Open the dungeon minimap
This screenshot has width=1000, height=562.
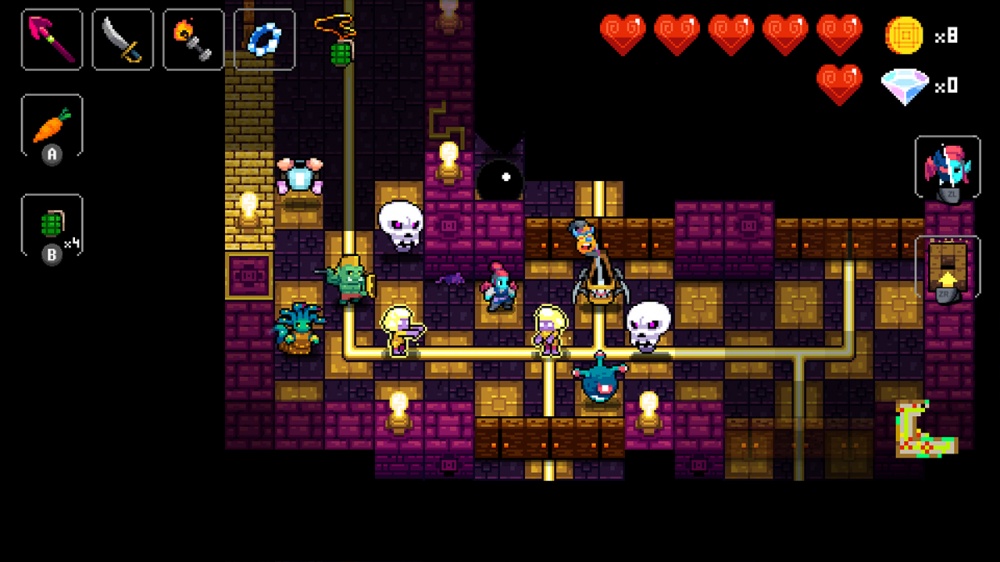click(924, 429)
